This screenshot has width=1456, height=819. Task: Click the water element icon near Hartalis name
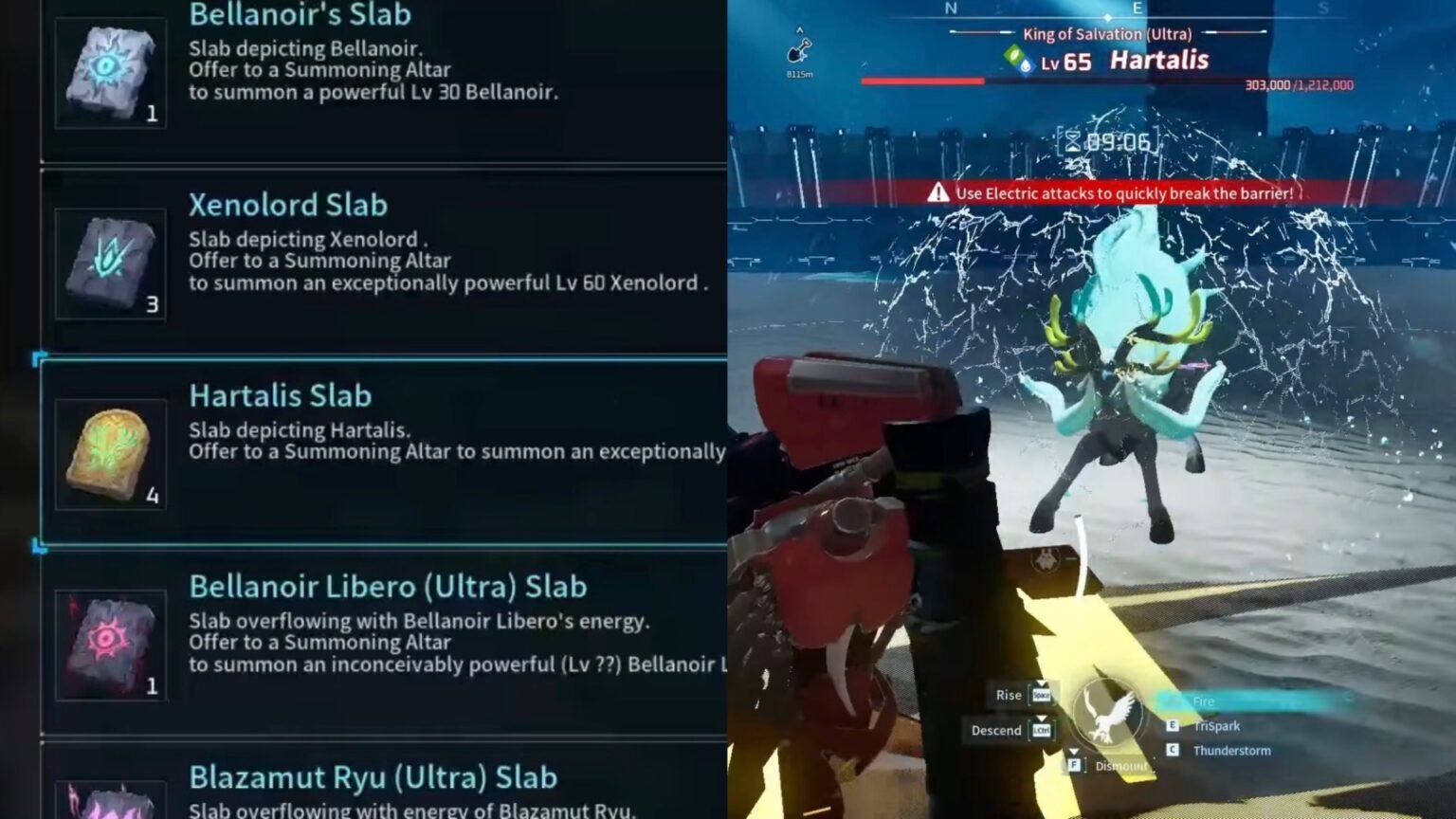coord(1028,65)
